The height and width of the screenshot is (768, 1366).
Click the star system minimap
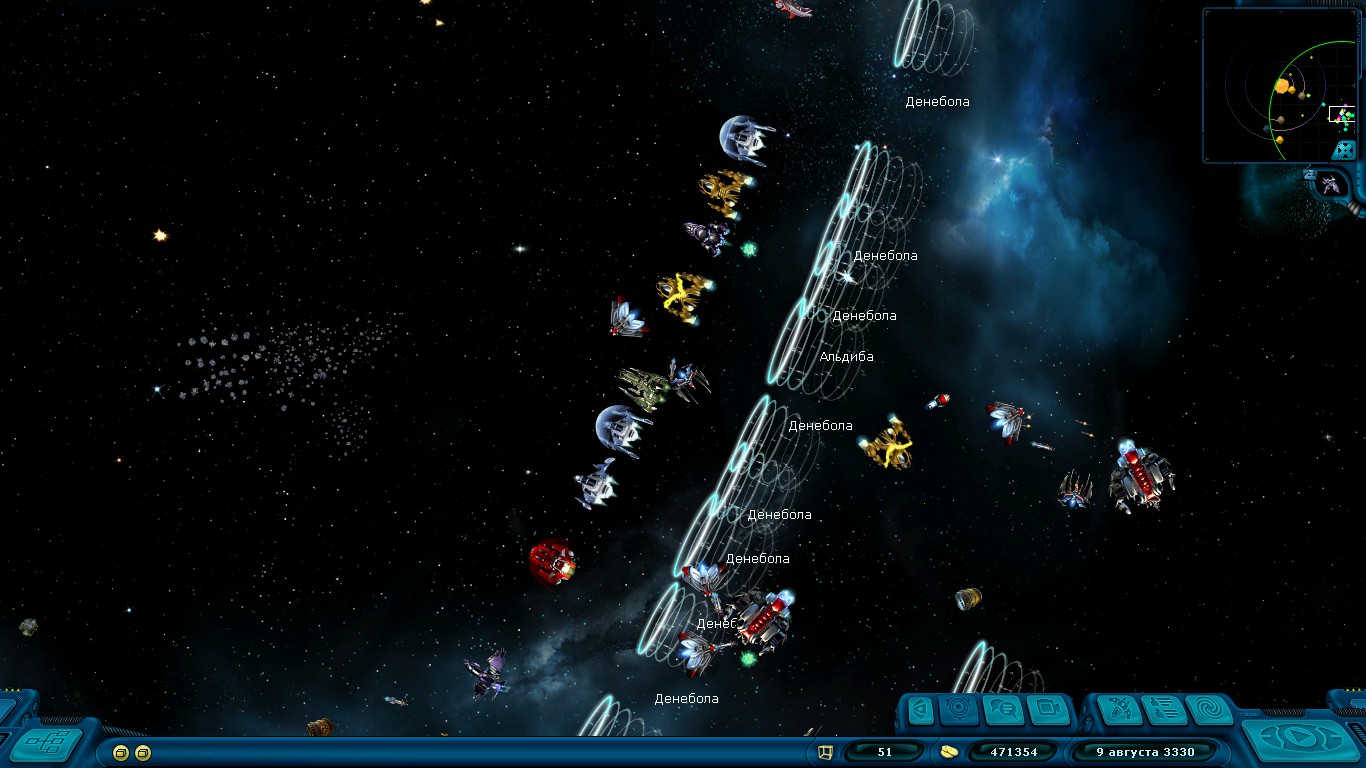click(x=1270, y=86)
